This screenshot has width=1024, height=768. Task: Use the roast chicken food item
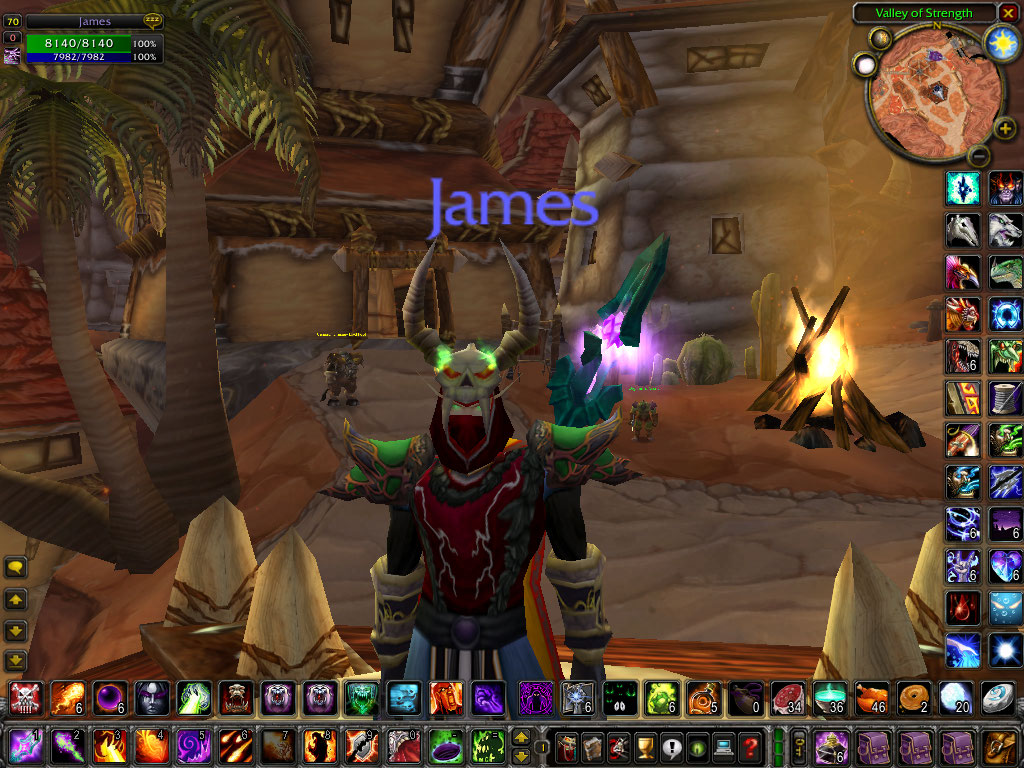[871, 696]
